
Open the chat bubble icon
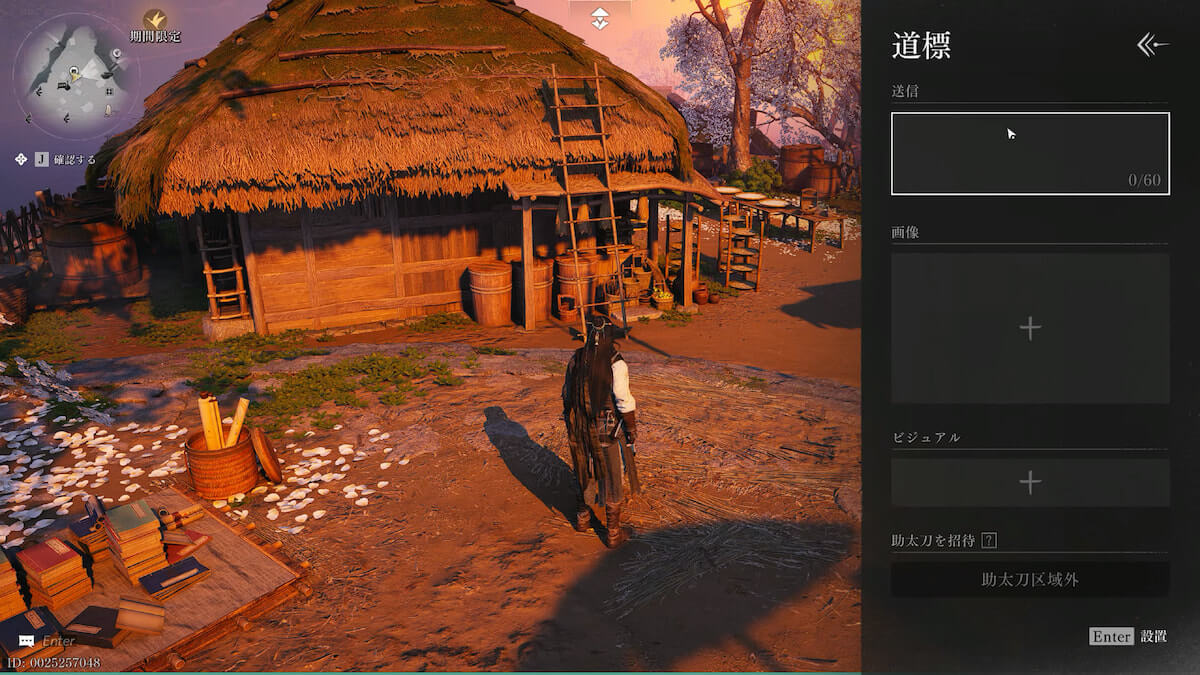[26, 641]
